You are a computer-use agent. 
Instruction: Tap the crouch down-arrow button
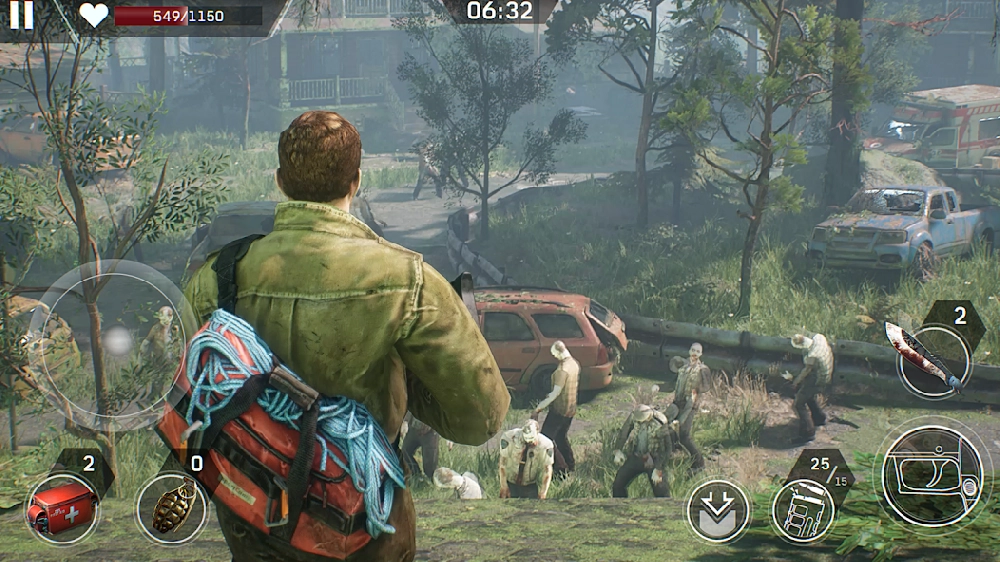pos(718,511)
